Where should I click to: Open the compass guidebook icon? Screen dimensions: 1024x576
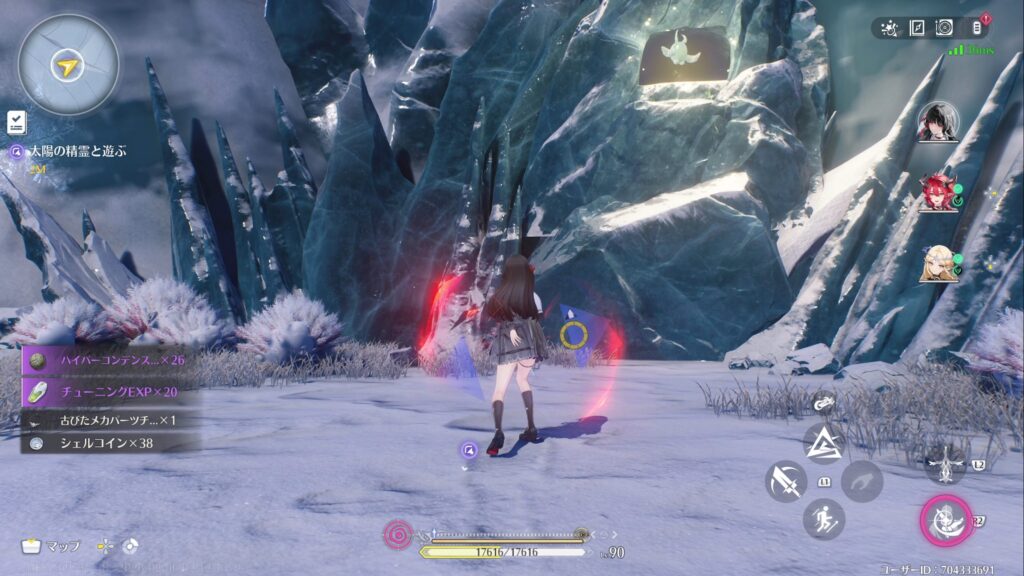pos(919,28)
